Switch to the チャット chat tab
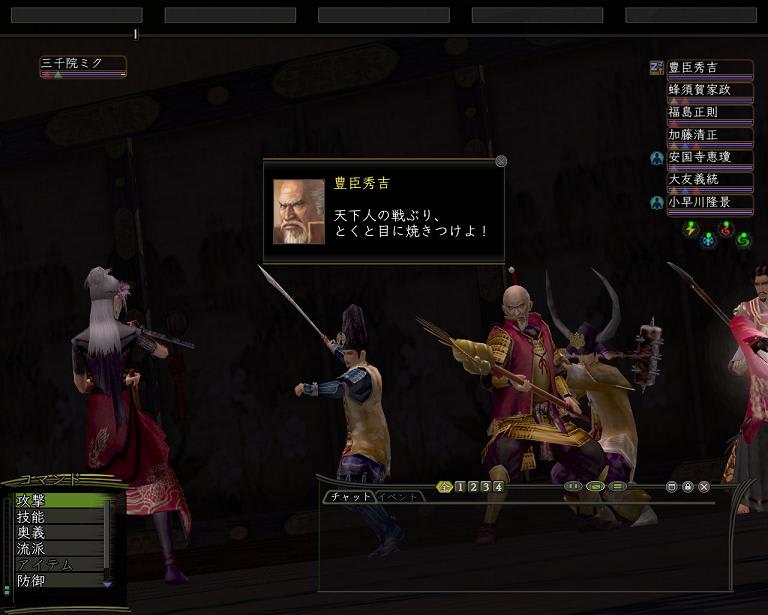The width and height of the screenshot is (768, 615). [350, 497]
